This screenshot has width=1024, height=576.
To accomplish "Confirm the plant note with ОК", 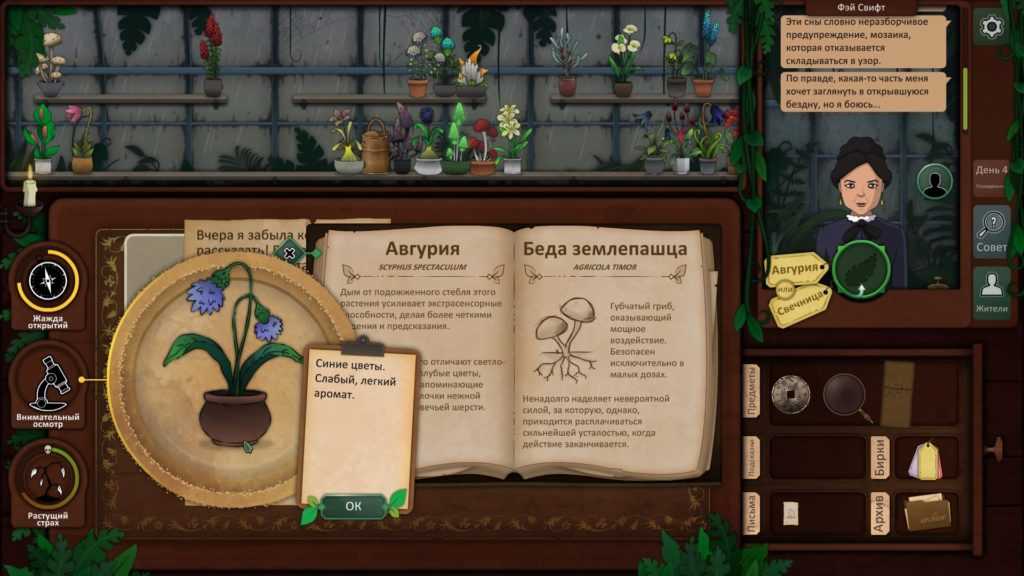I will coord(353,506).
